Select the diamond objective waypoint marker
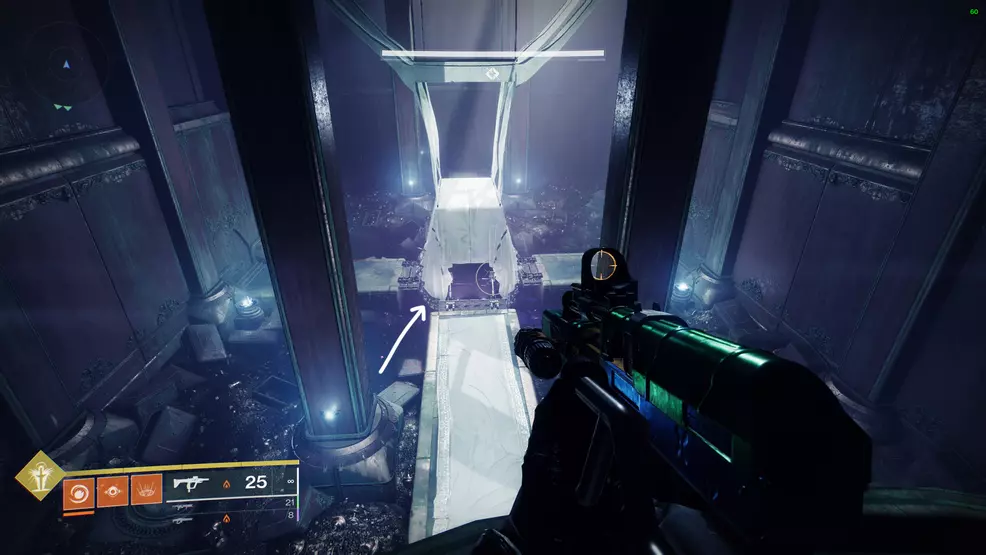The width and height of the screenshot is (986, 555). click(x=491, y=74)
